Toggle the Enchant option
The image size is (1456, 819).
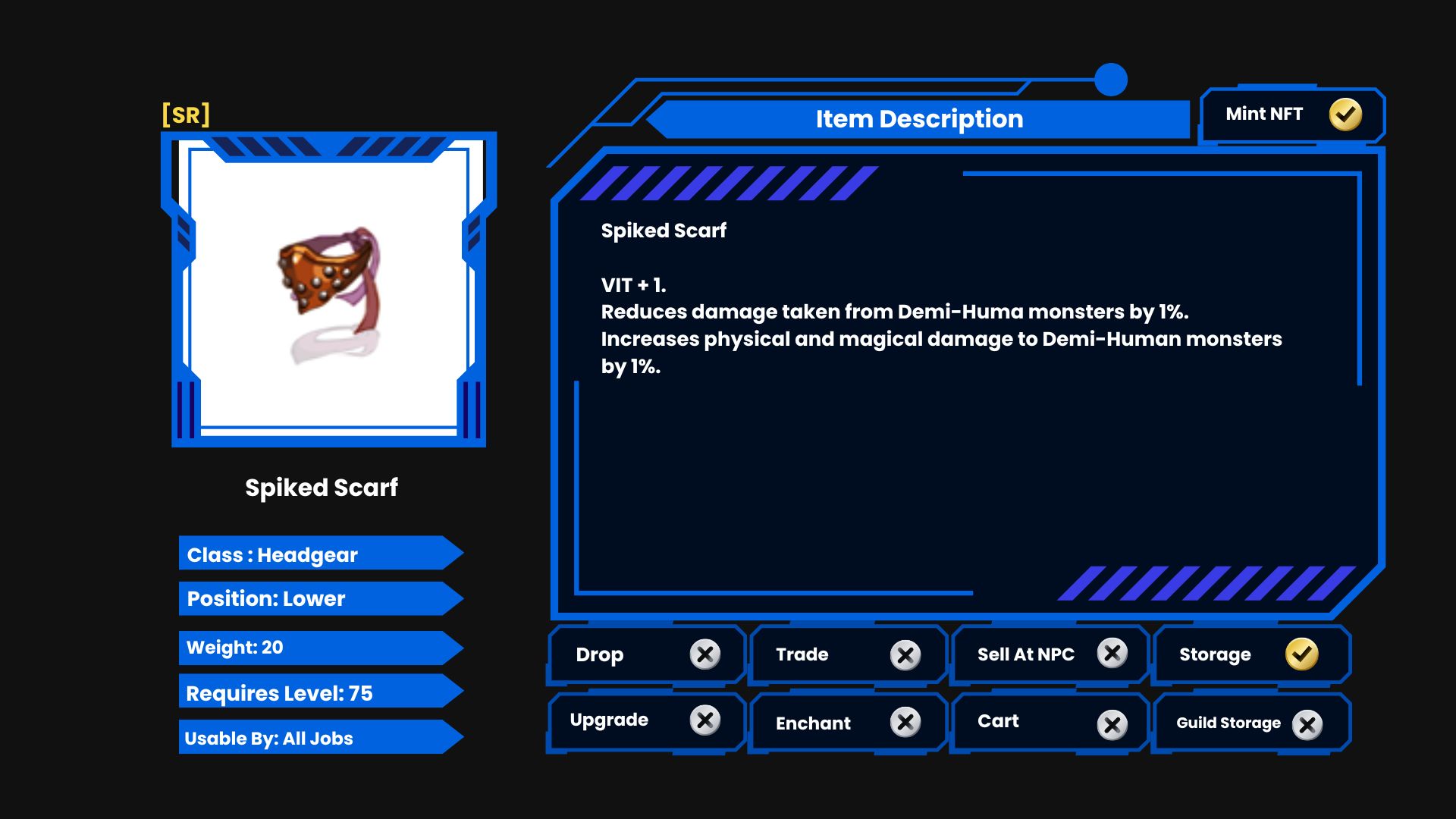point(848,723)
